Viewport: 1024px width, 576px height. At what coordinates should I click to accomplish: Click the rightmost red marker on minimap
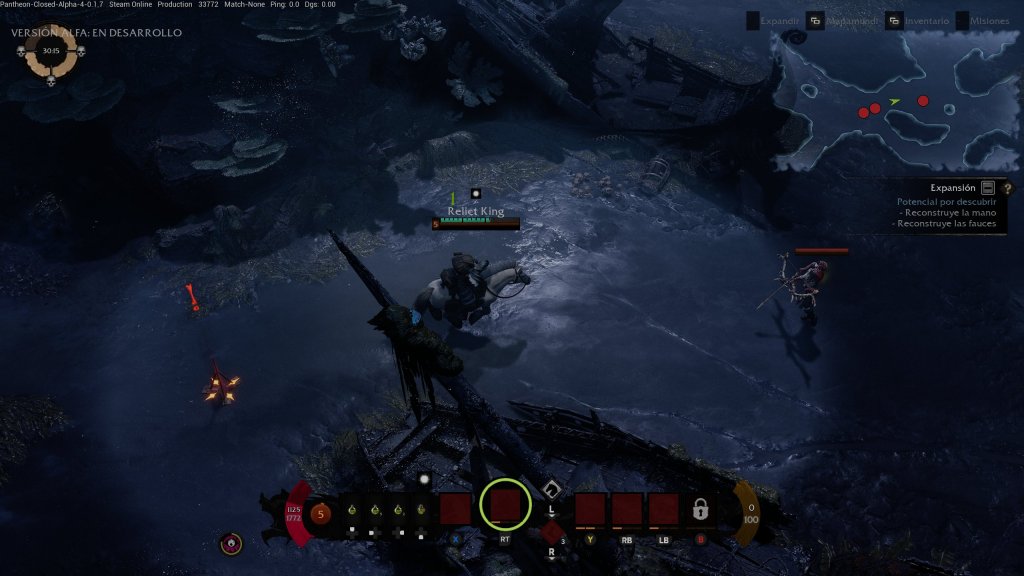pyautogui.click(x=923, y=100)
